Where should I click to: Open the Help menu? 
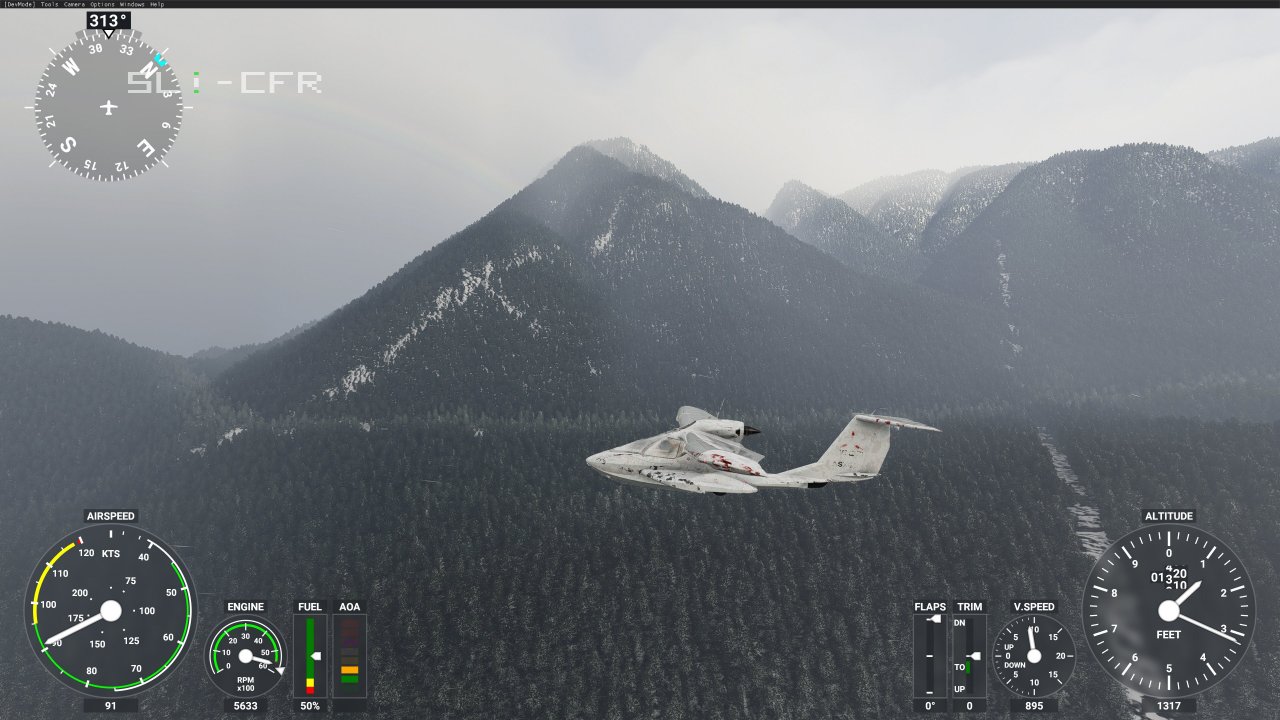(x=157, y=4)
